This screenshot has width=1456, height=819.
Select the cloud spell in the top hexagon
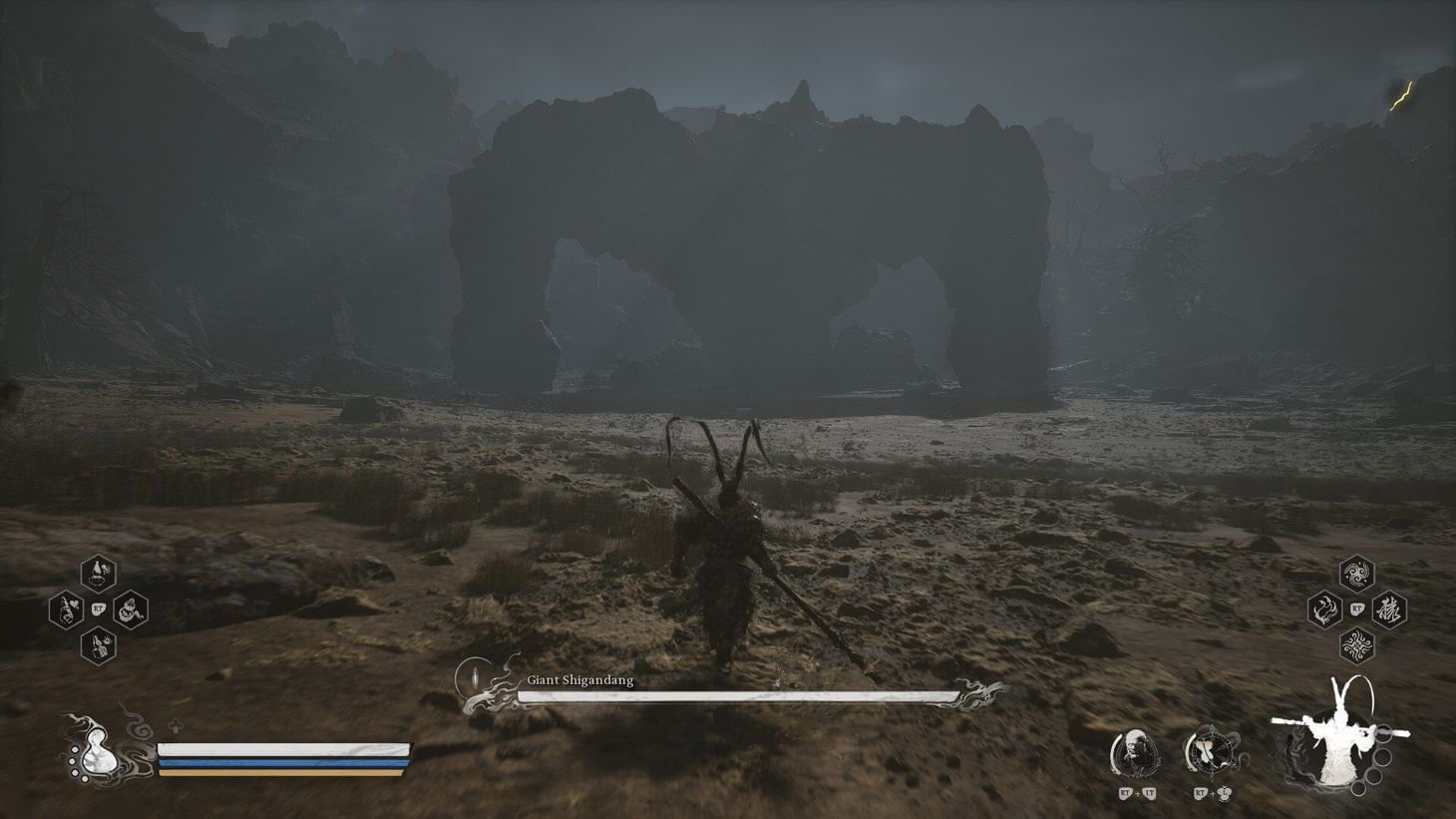click(1356, 574)
